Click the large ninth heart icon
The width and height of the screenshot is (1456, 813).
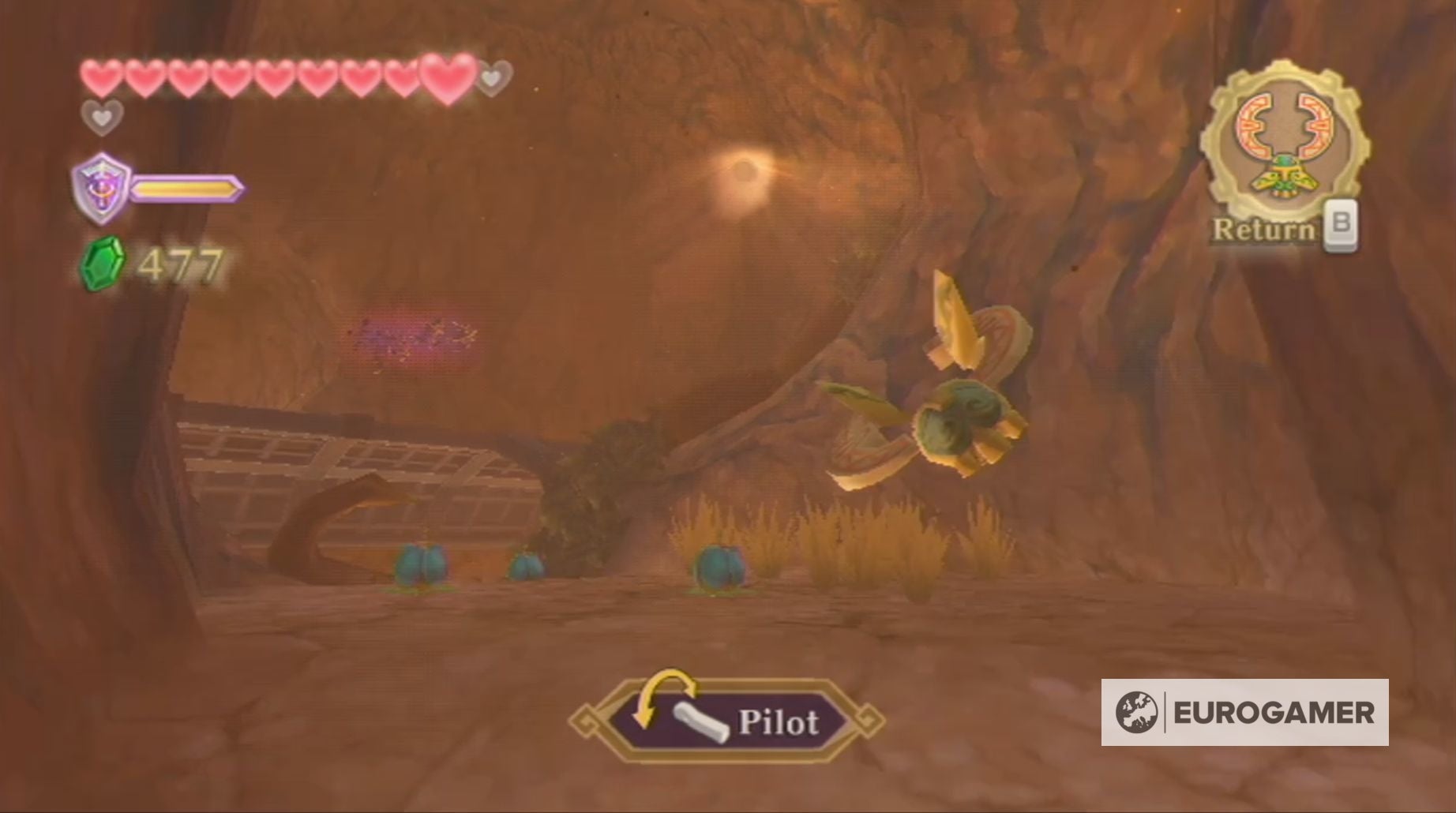(445, 77)
